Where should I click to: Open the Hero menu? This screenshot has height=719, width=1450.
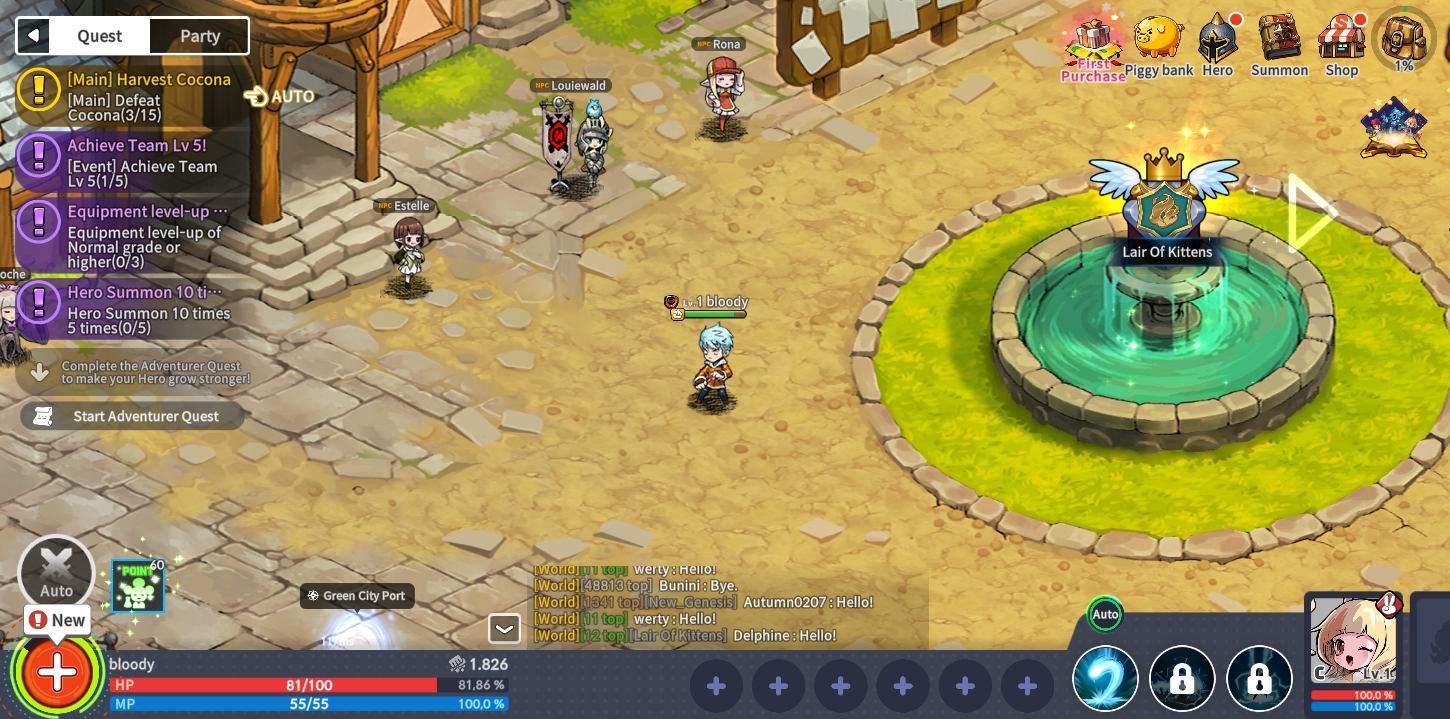coord(1217,46)
